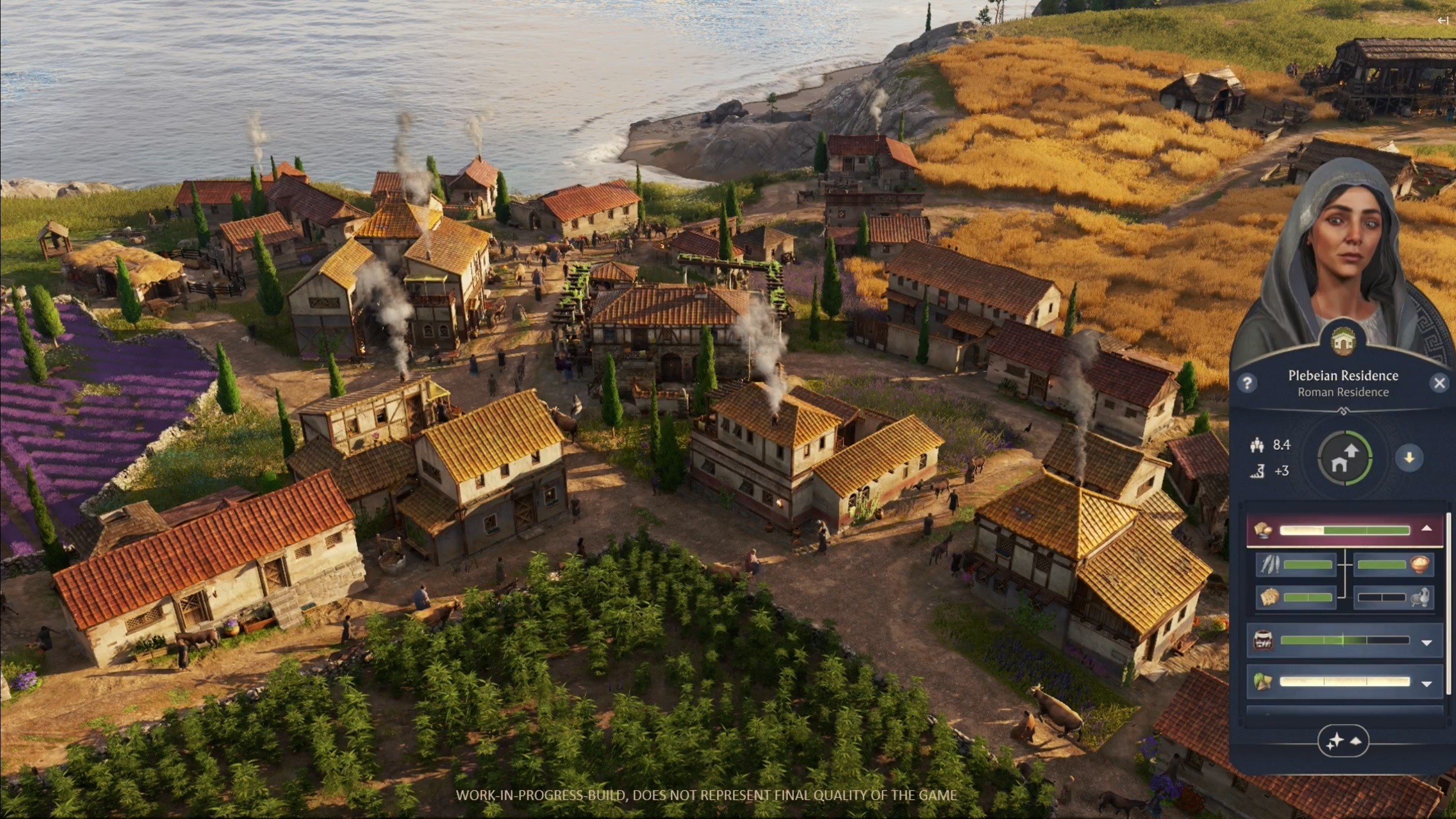Toggle the sparkle attributes button at panel bottom

[x=1343, y=741]
